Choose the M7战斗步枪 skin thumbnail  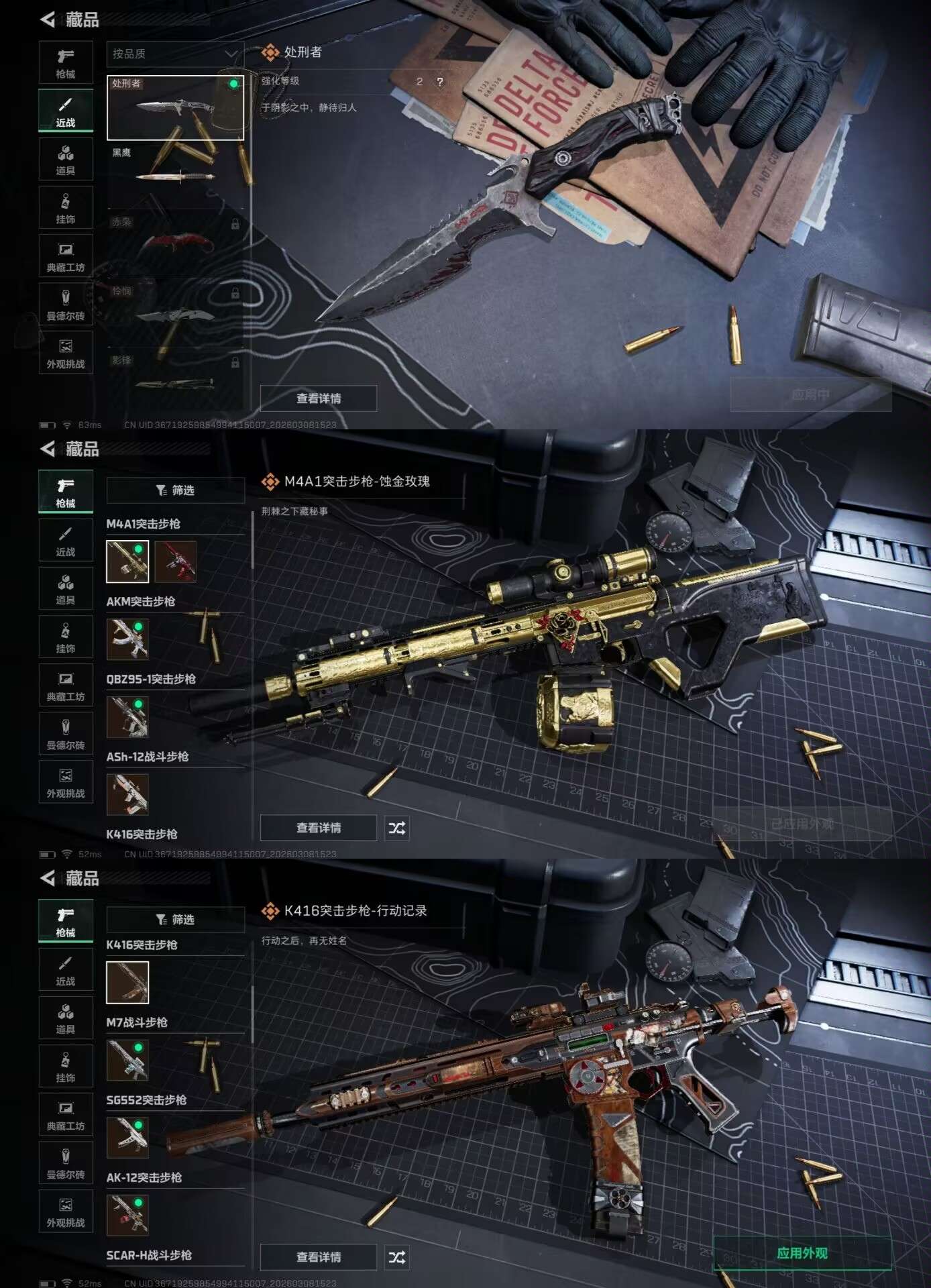click(x=127, y=1060)
